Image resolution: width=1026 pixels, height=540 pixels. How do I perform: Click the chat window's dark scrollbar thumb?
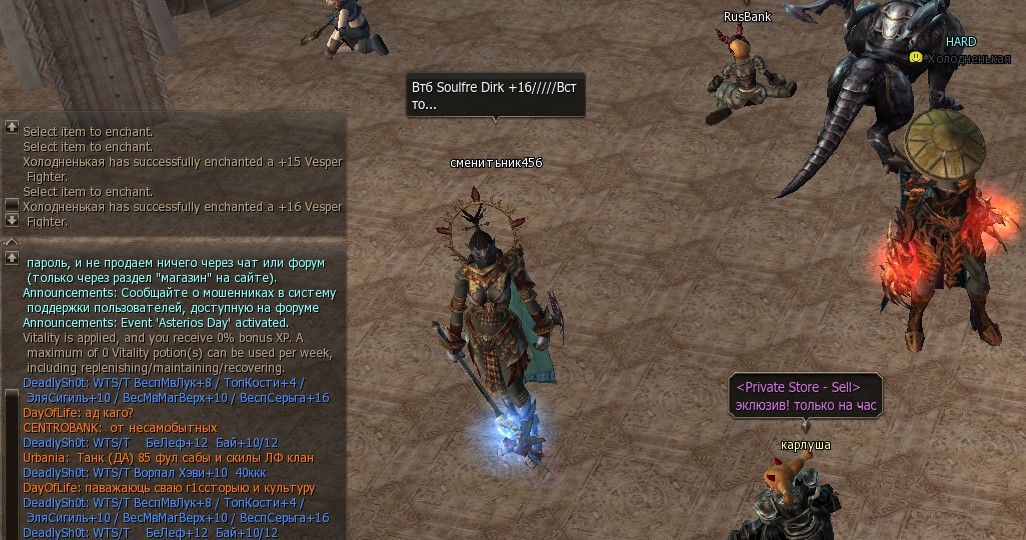point(12,460)
